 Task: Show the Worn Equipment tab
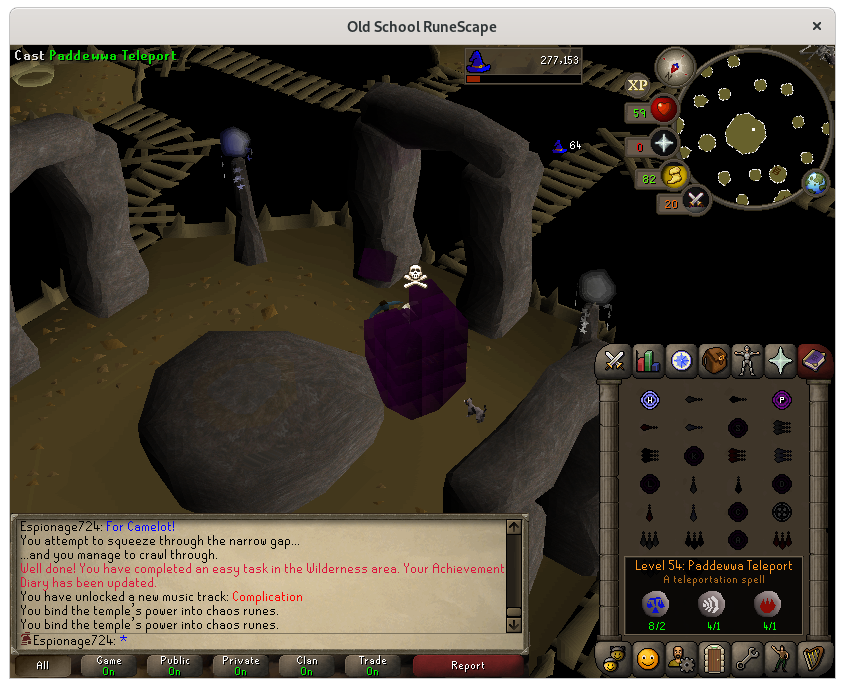(x=747, y=361)
